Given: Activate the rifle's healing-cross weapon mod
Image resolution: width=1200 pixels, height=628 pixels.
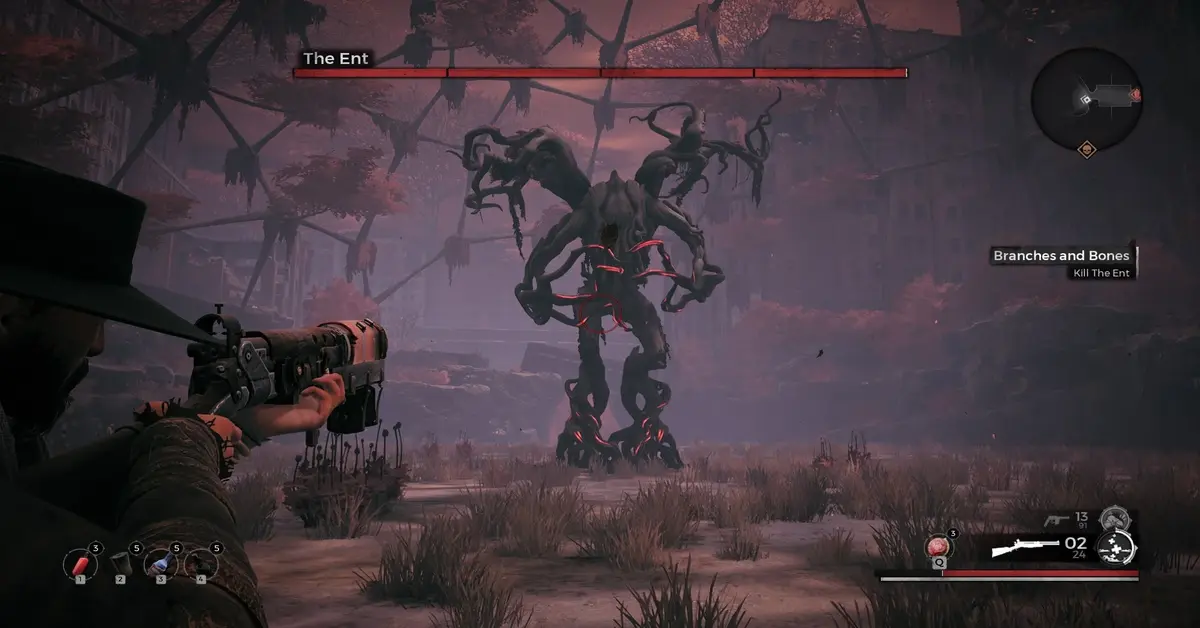Looking at the screenshot, I should click(1114, 548).
